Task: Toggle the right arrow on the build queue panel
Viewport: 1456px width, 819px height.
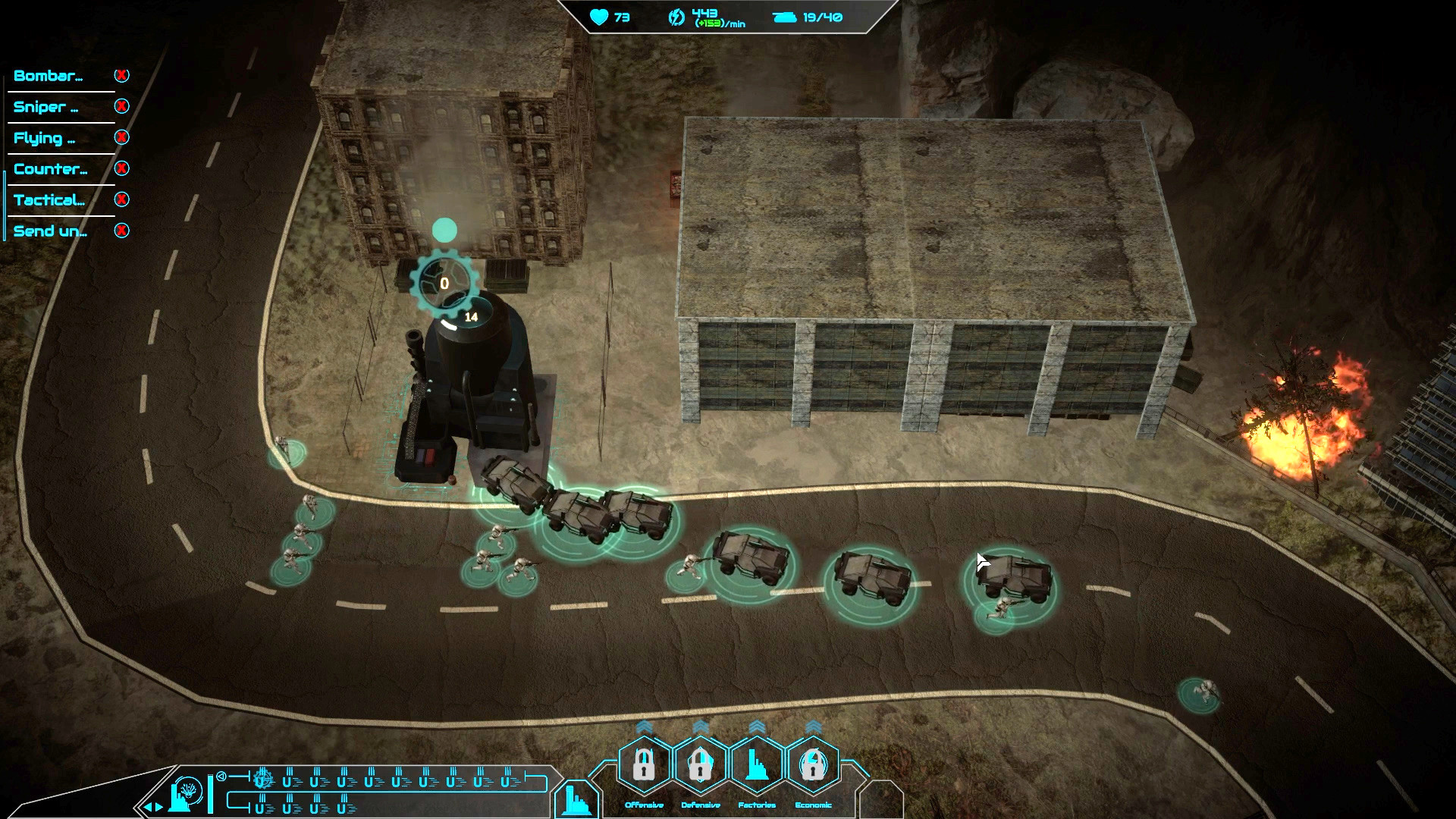Action: pyautogui.click(x=159, y=807)
